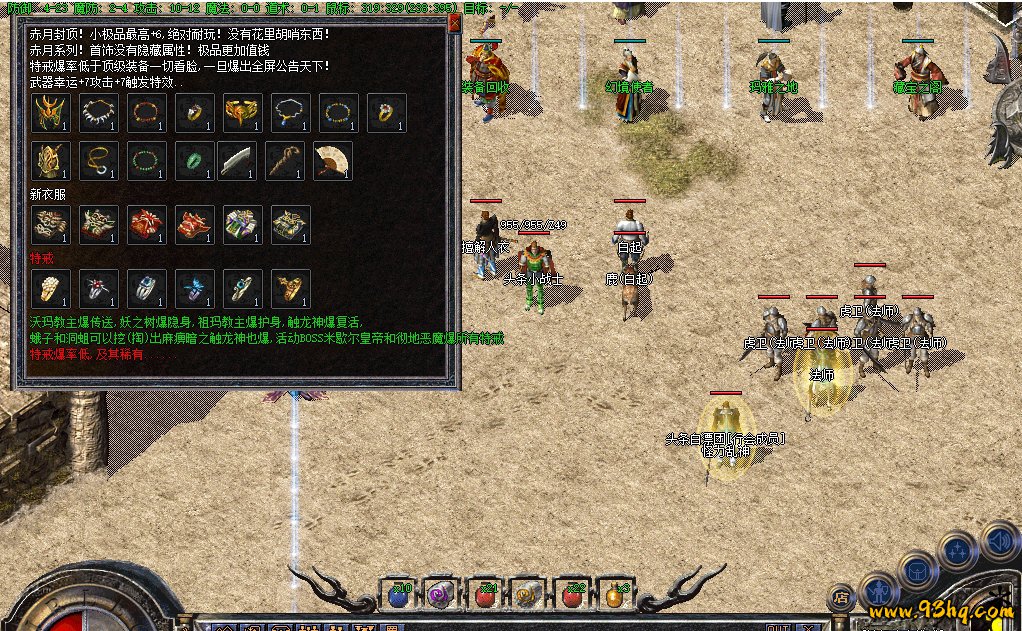
Task: Open the shop with the 店 button
Action: pos(842,597)
